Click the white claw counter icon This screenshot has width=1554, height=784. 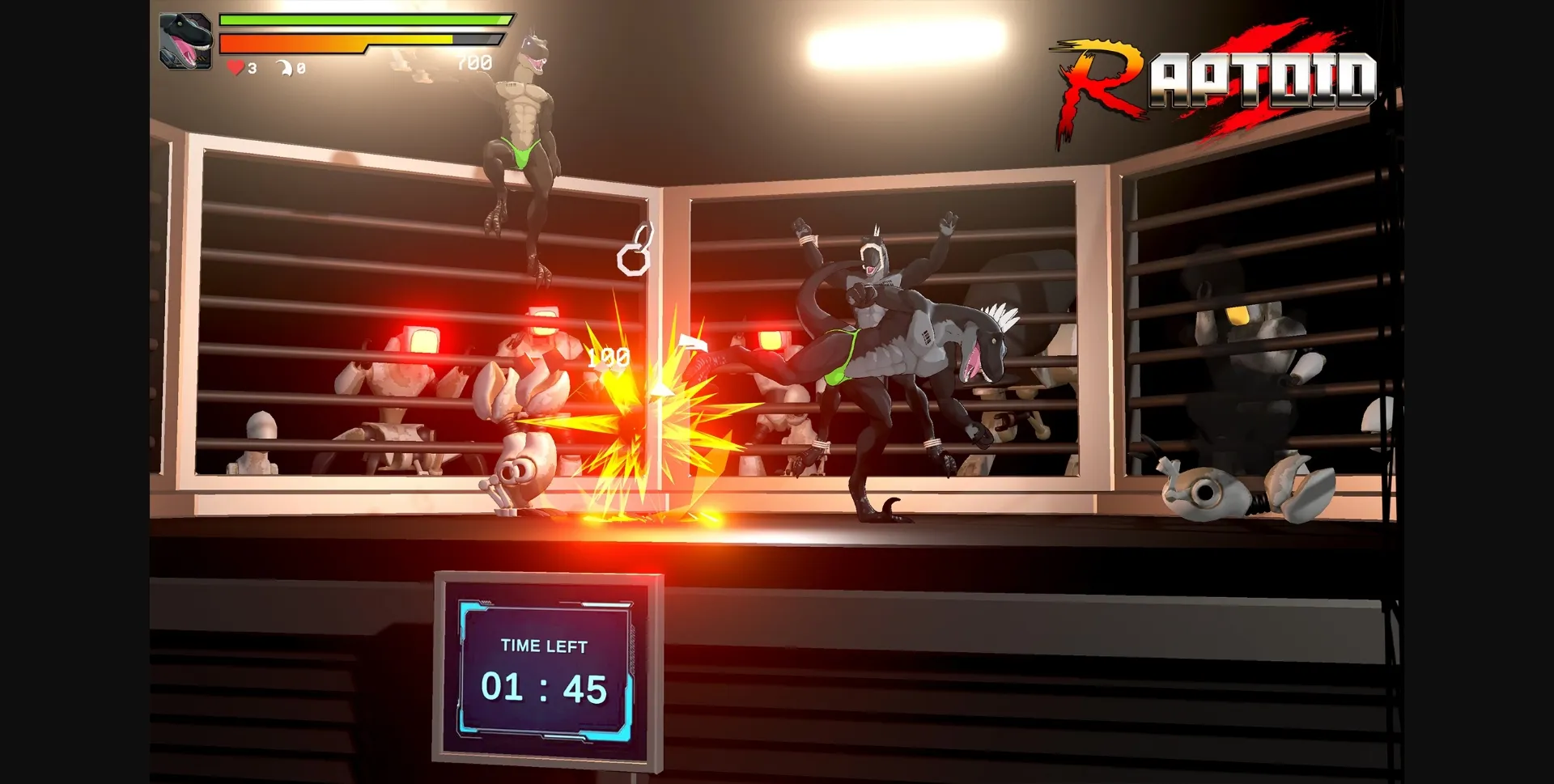click(x=285, y=68)
